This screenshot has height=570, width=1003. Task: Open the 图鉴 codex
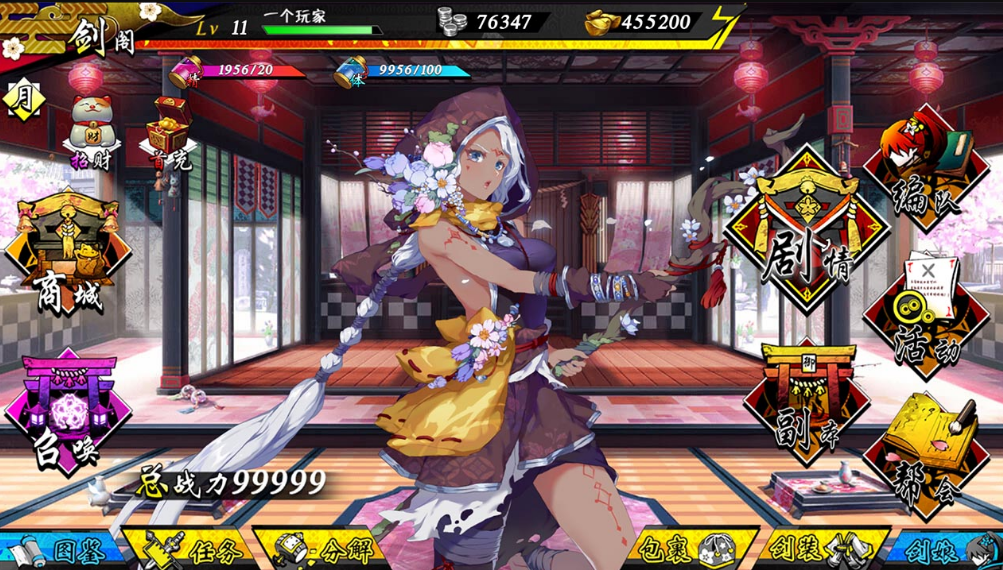click(x=58, y=551)
